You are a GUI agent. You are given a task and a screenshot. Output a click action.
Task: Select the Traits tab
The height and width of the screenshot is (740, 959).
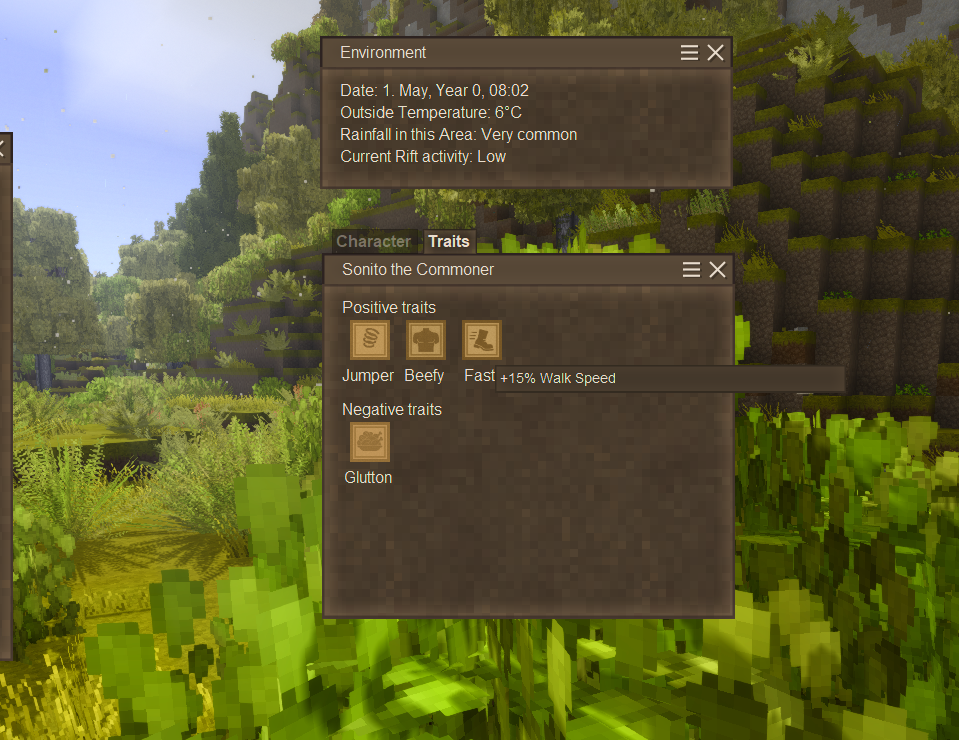449,241
